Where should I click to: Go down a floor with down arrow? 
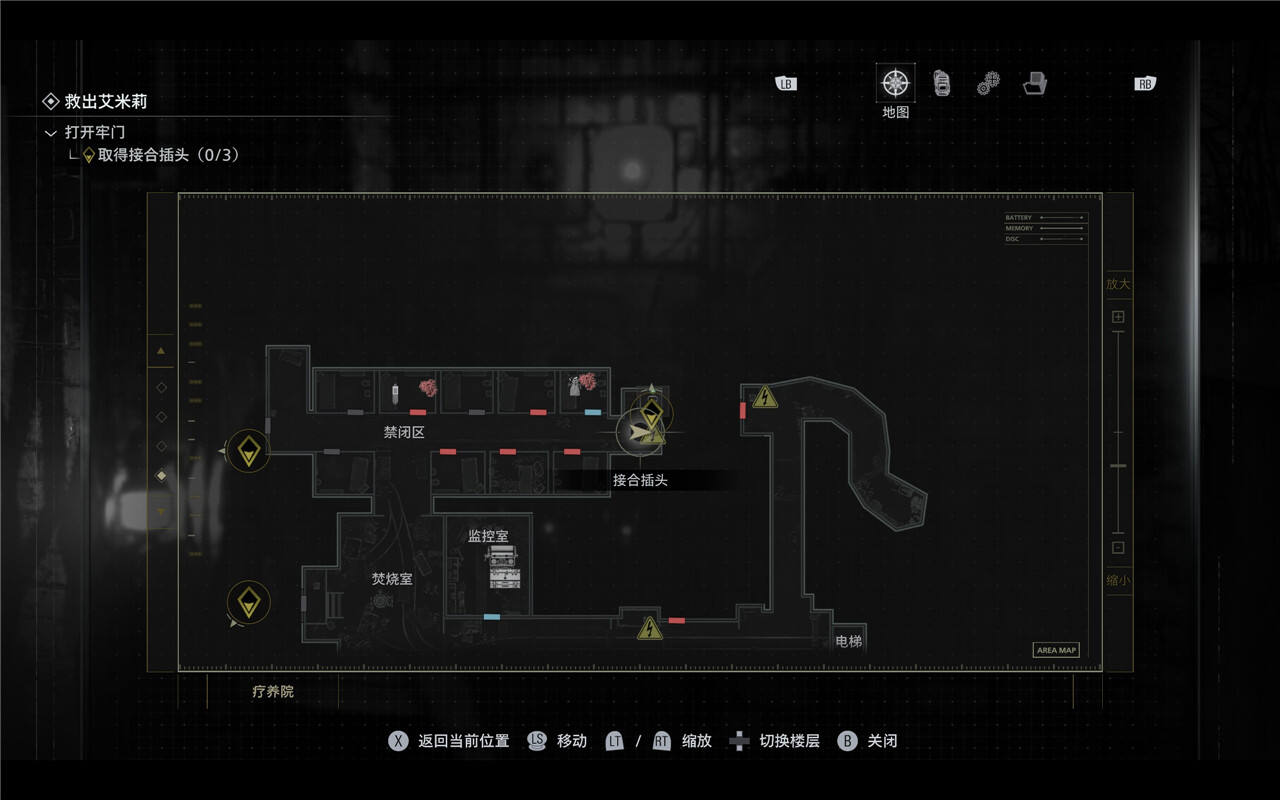tap(161, 512)
